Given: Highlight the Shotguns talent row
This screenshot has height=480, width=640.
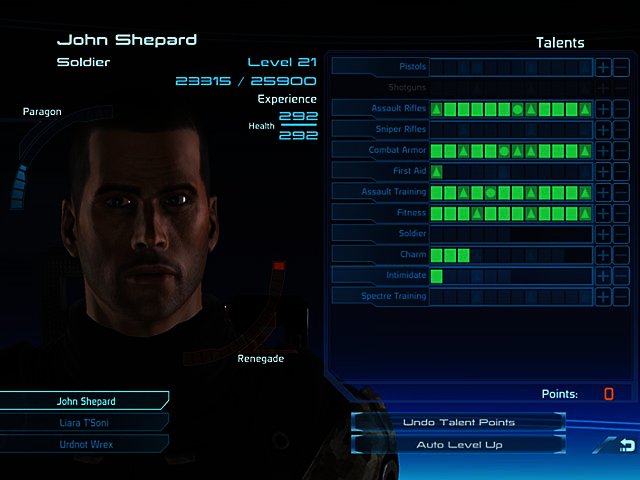Looking at the screenshot, I should [380, 87].
